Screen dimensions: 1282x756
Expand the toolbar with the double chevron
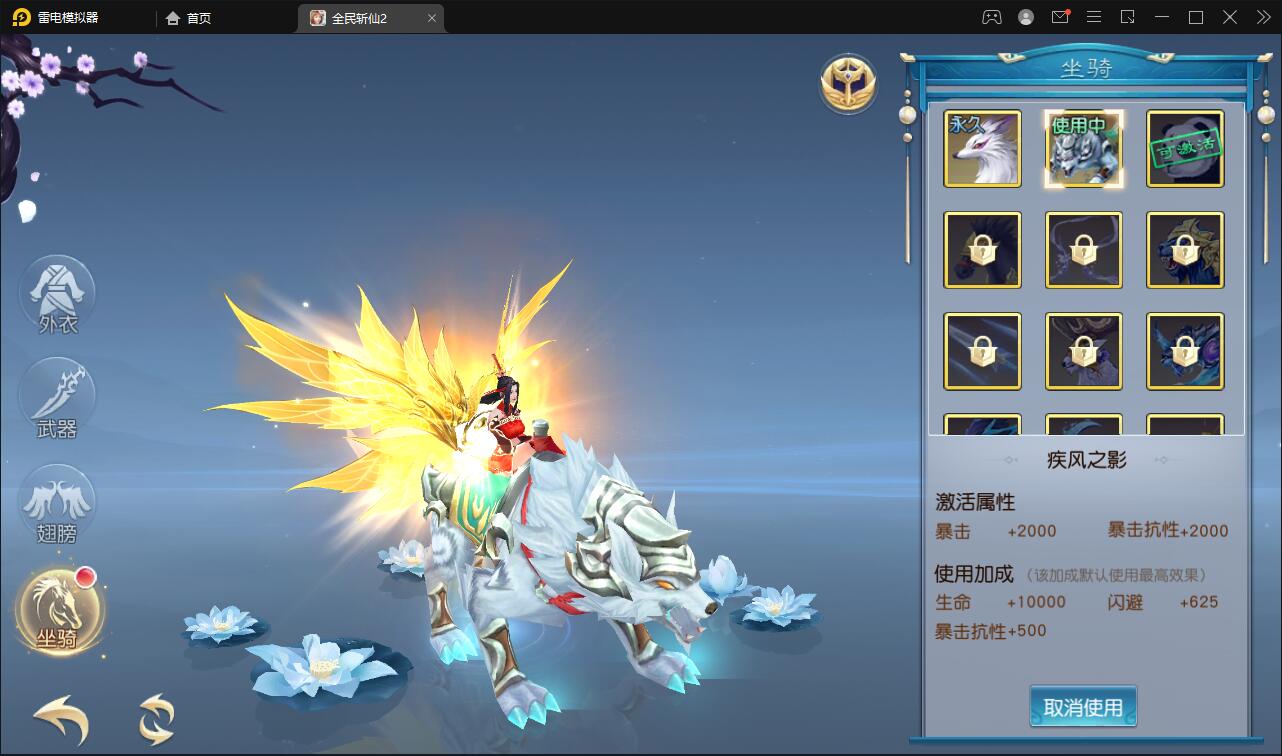(x=1262, y=17)
